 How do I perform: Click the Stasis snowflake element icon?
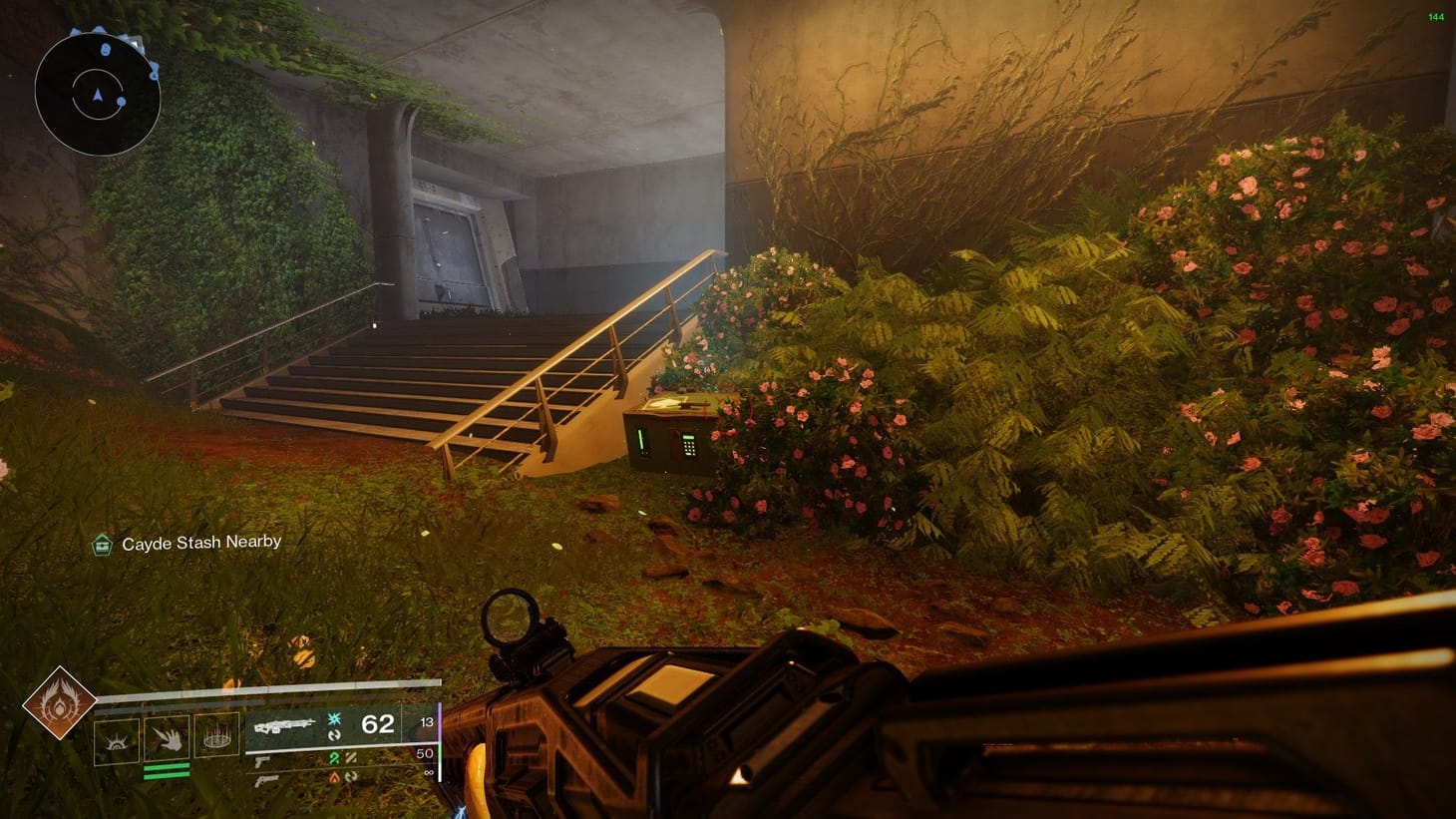[334, 719]
